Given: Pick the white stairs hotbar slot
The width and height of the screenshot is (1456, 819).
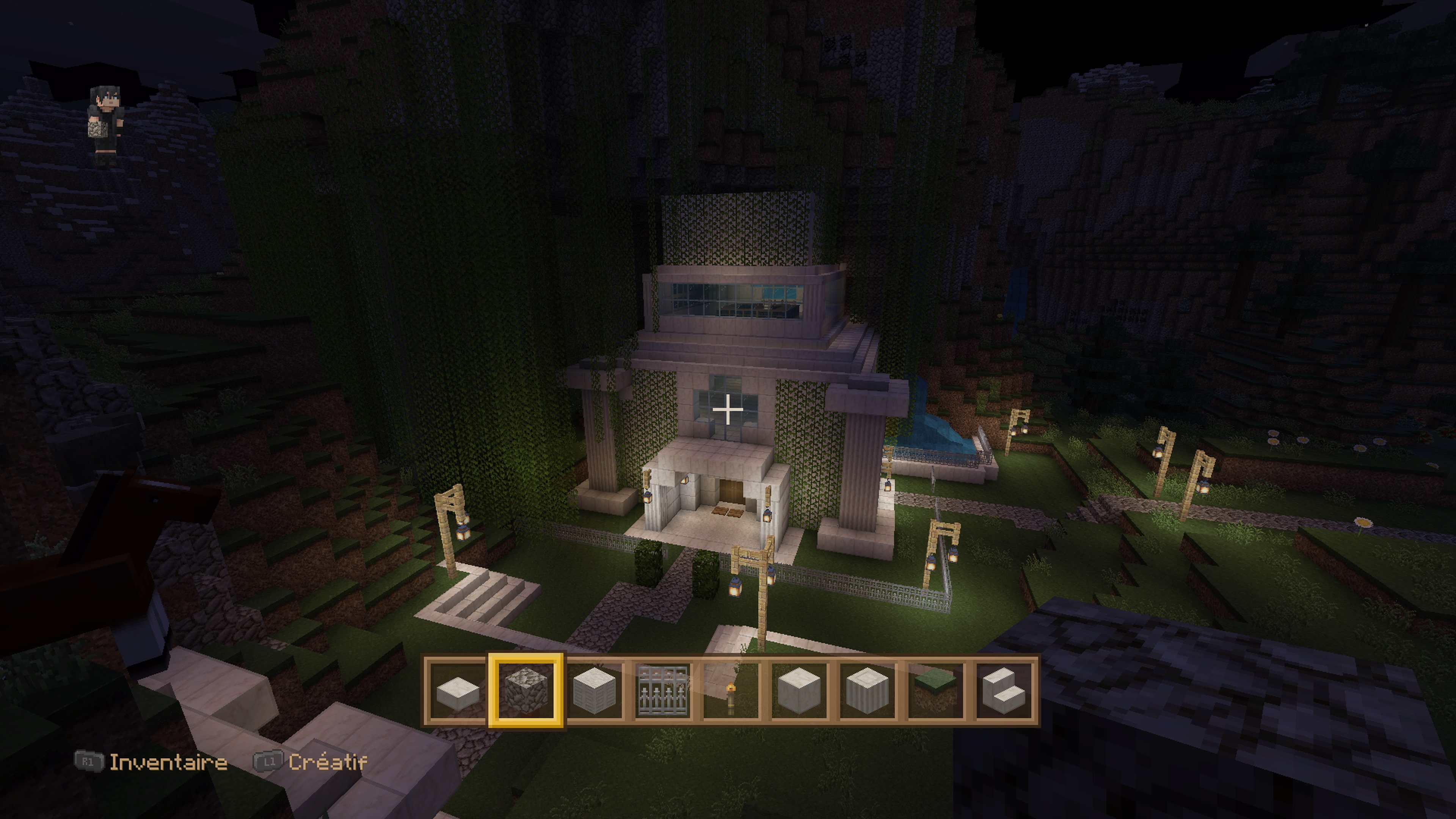Looking at the screenshot, I should click(1003, 691).
